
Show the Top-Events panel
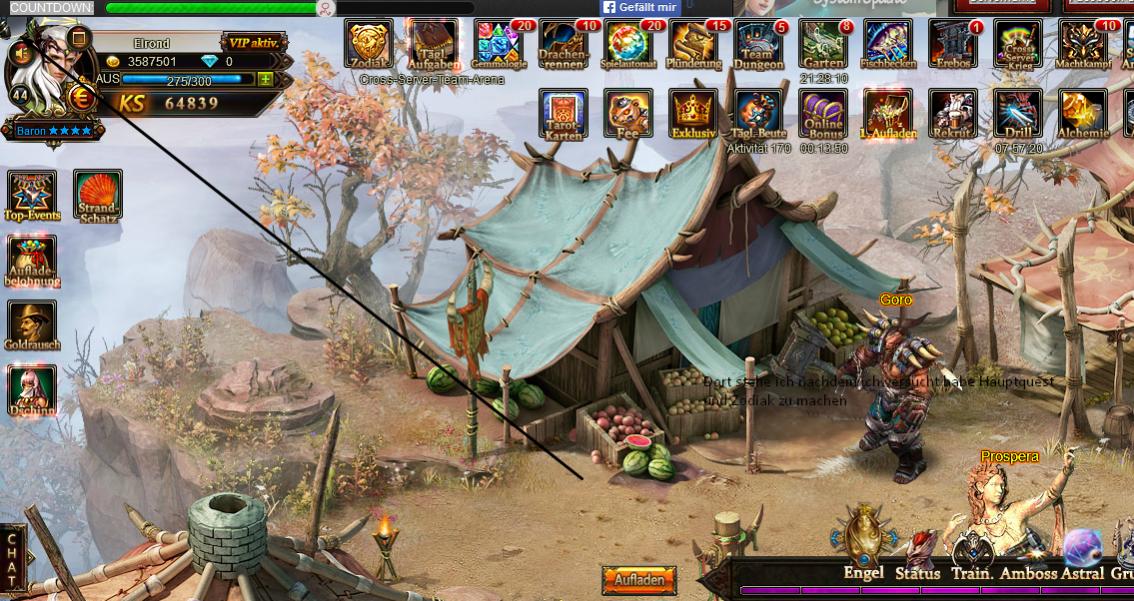click(33, 194)
